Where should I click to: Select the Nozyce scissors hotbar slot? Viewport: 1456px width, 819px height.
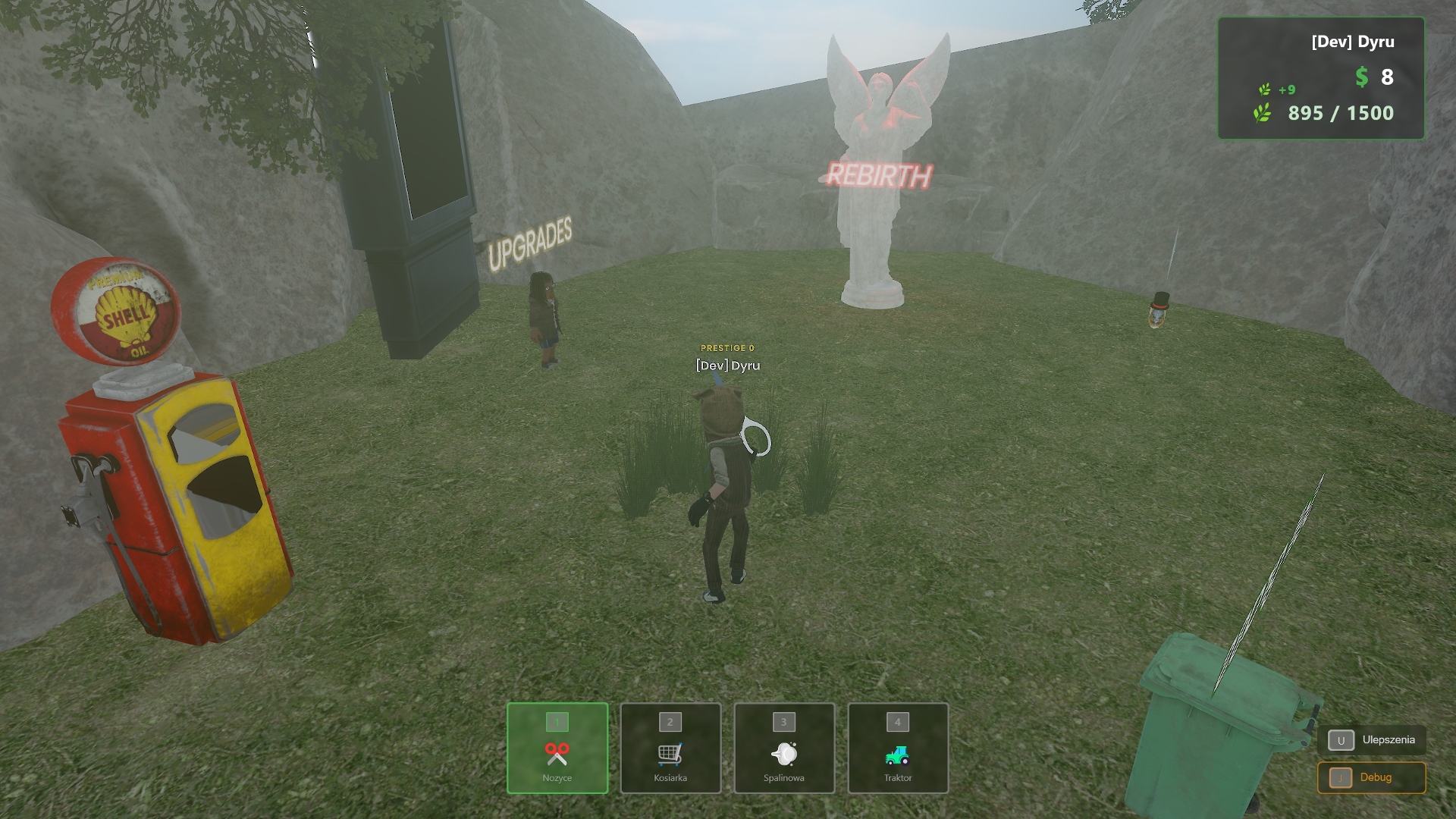pos(557,748)
